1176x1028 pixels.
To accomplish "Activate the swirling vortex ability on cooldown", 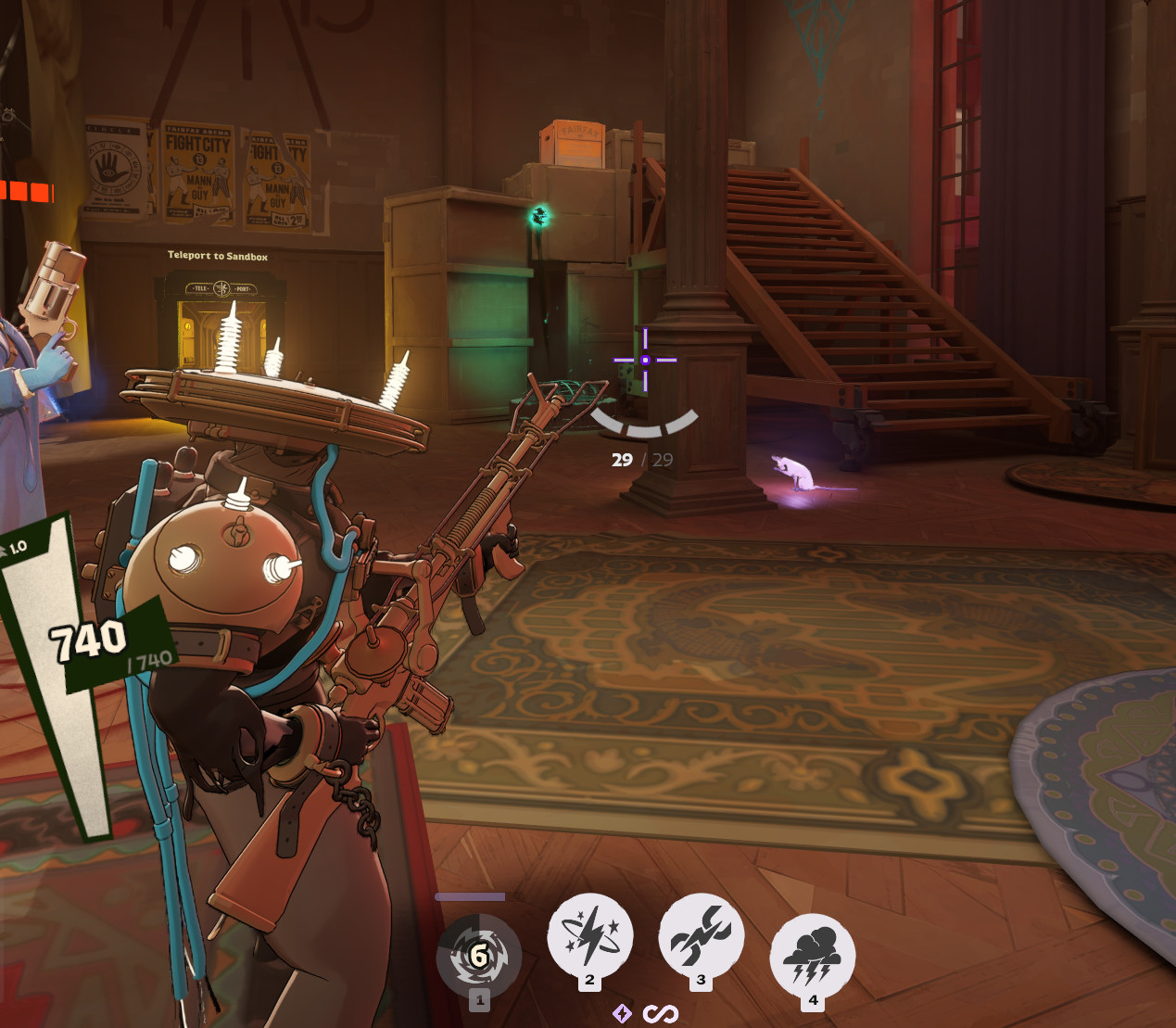I will 478,956.
